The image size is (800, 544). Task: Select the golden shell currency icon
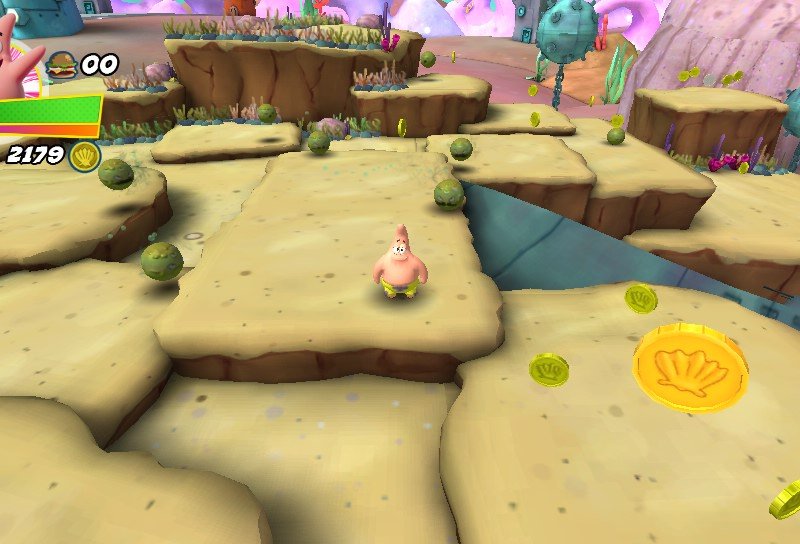[86, 155]
